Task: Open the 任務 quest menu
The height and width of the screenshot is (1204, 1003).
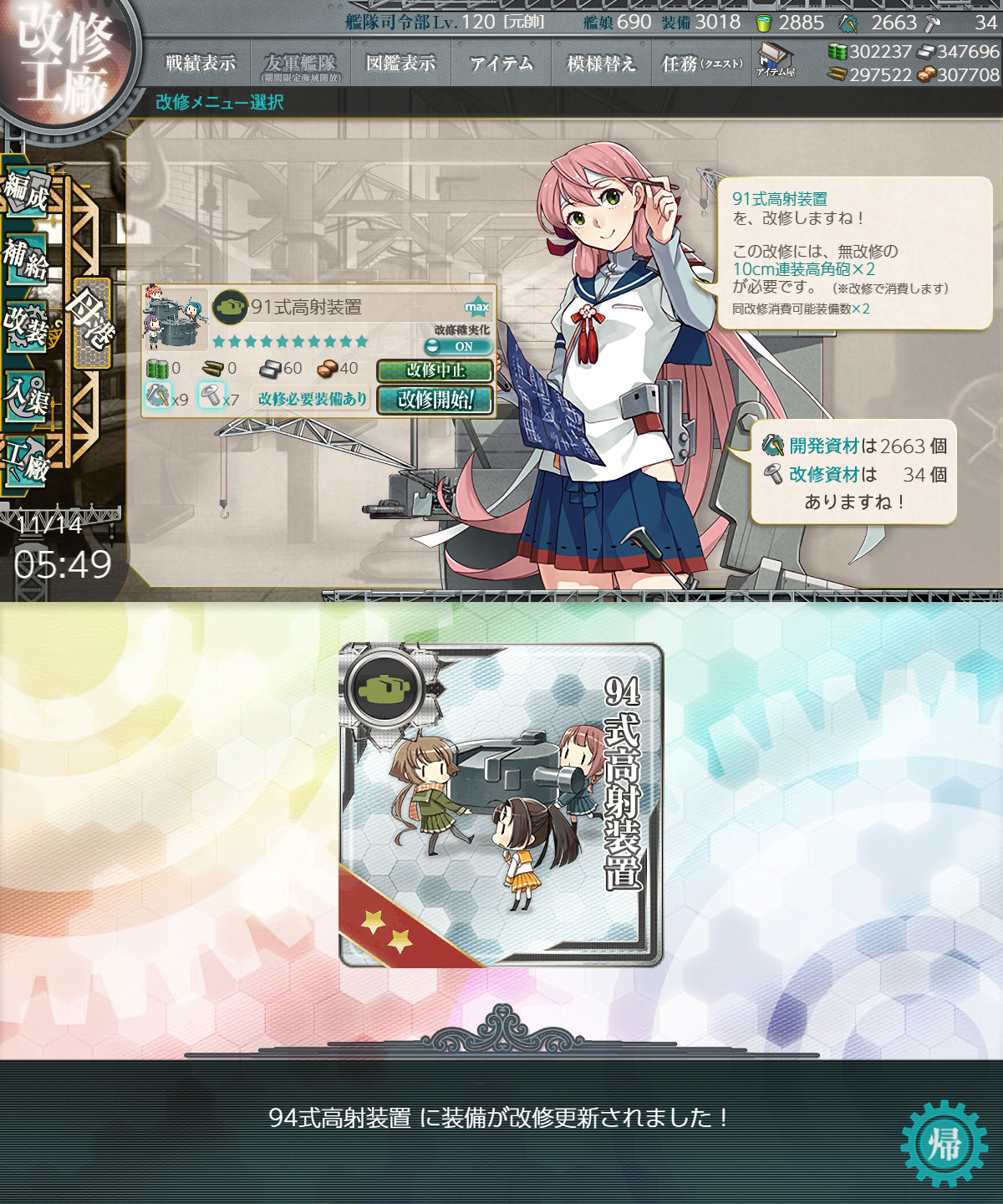Action: point(701,64)
